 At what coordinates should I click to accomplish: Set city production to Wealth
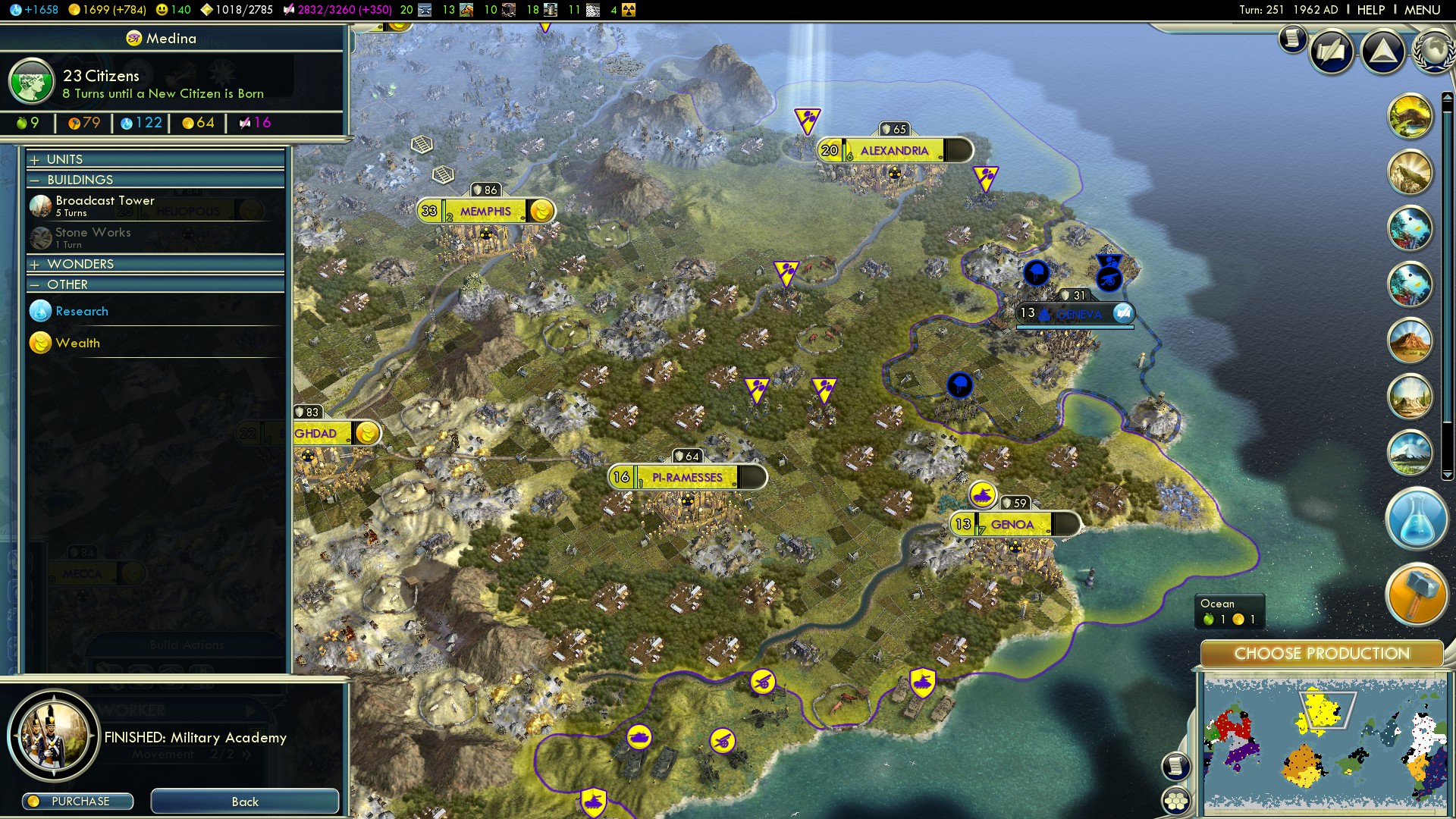[x=77, y=343]
